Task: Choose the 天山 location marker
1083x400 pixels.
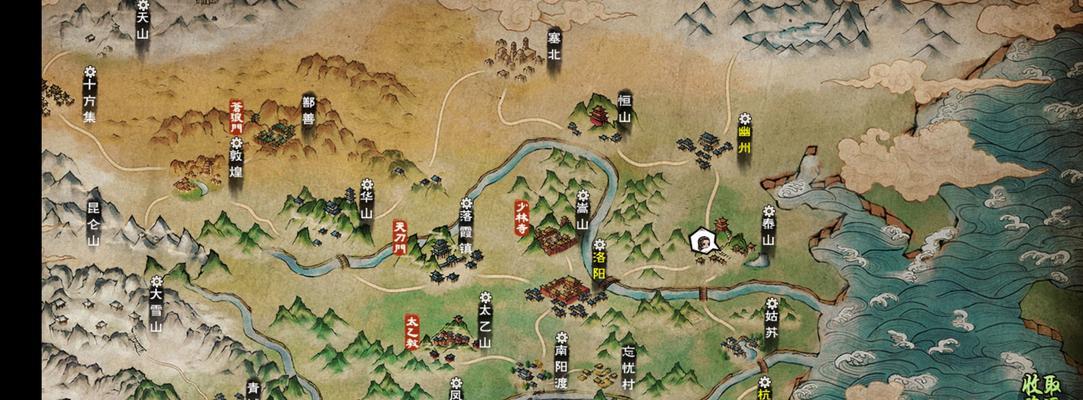Action: pos(142,22)
